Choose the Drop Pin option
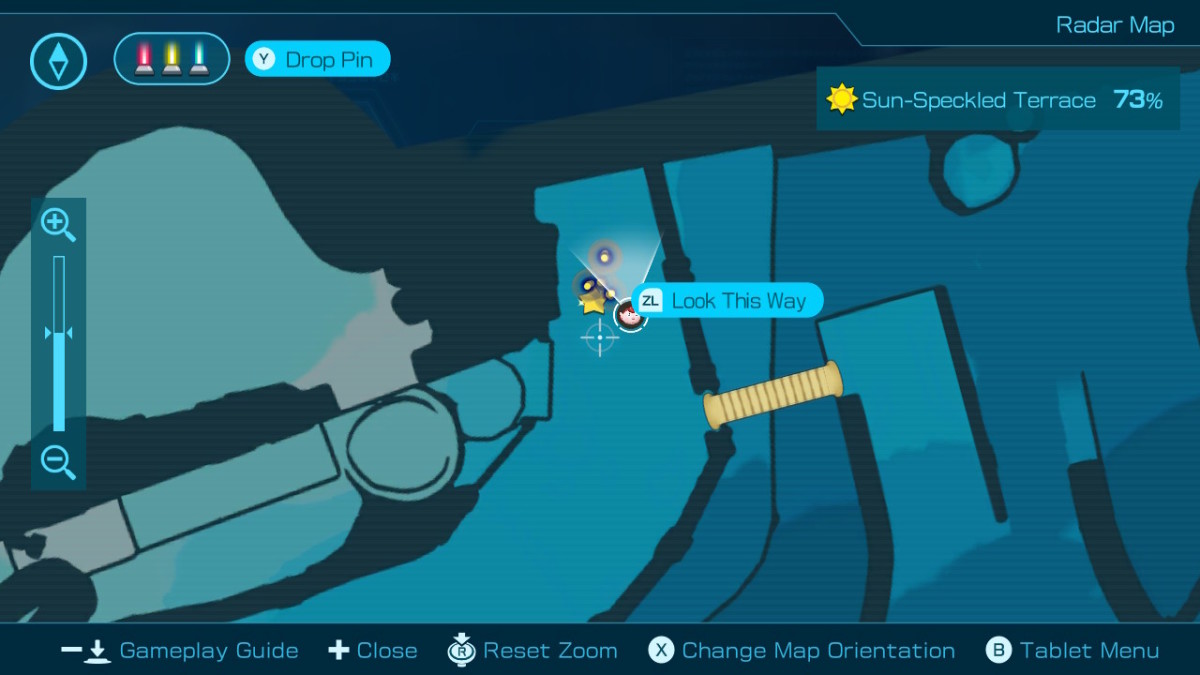The width and height of the screenshot is (1200, 675). pos(317,60)
